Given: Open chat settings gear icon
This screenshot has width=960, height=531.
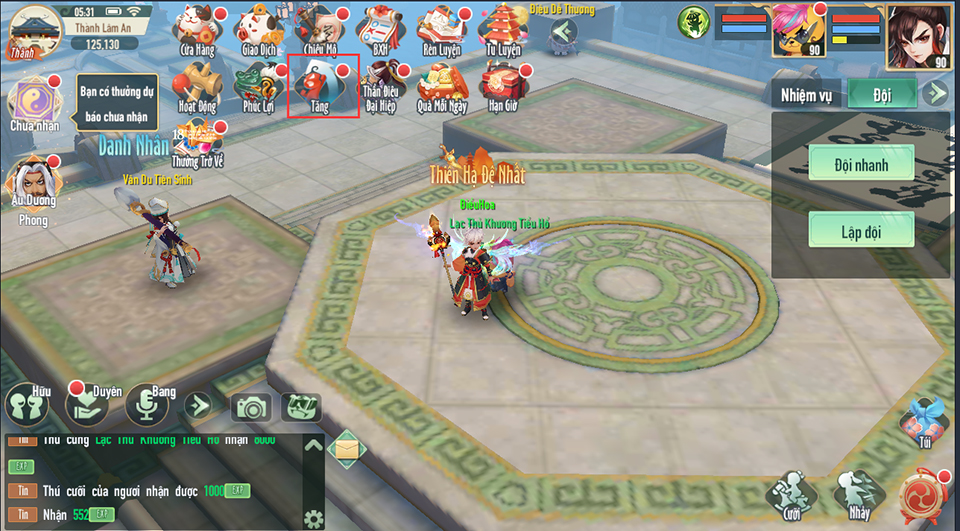Looking at the screenshot, I should click(x=314, y=518).
